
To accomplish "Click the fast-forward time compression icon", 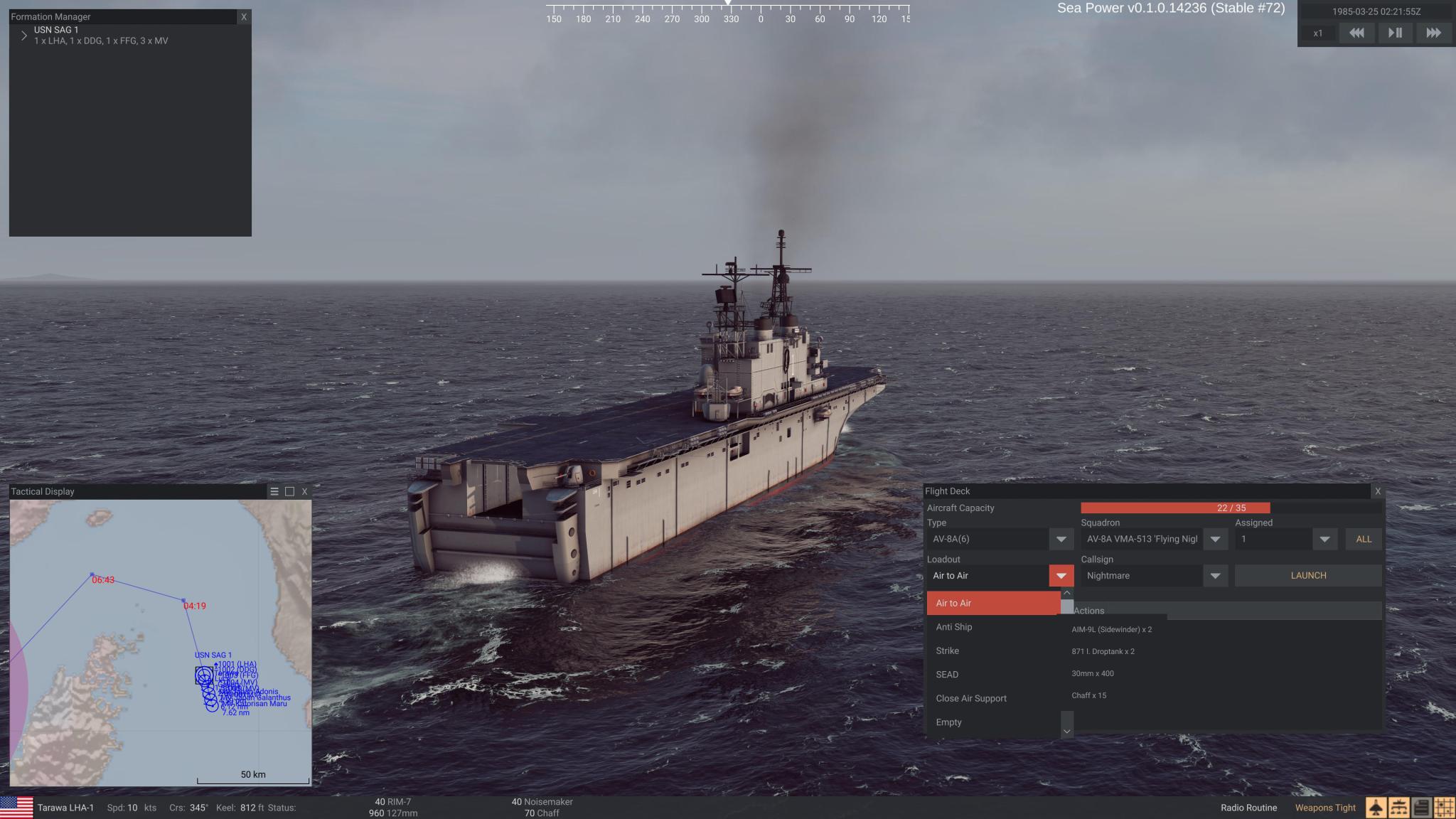I will [1433, 33].
